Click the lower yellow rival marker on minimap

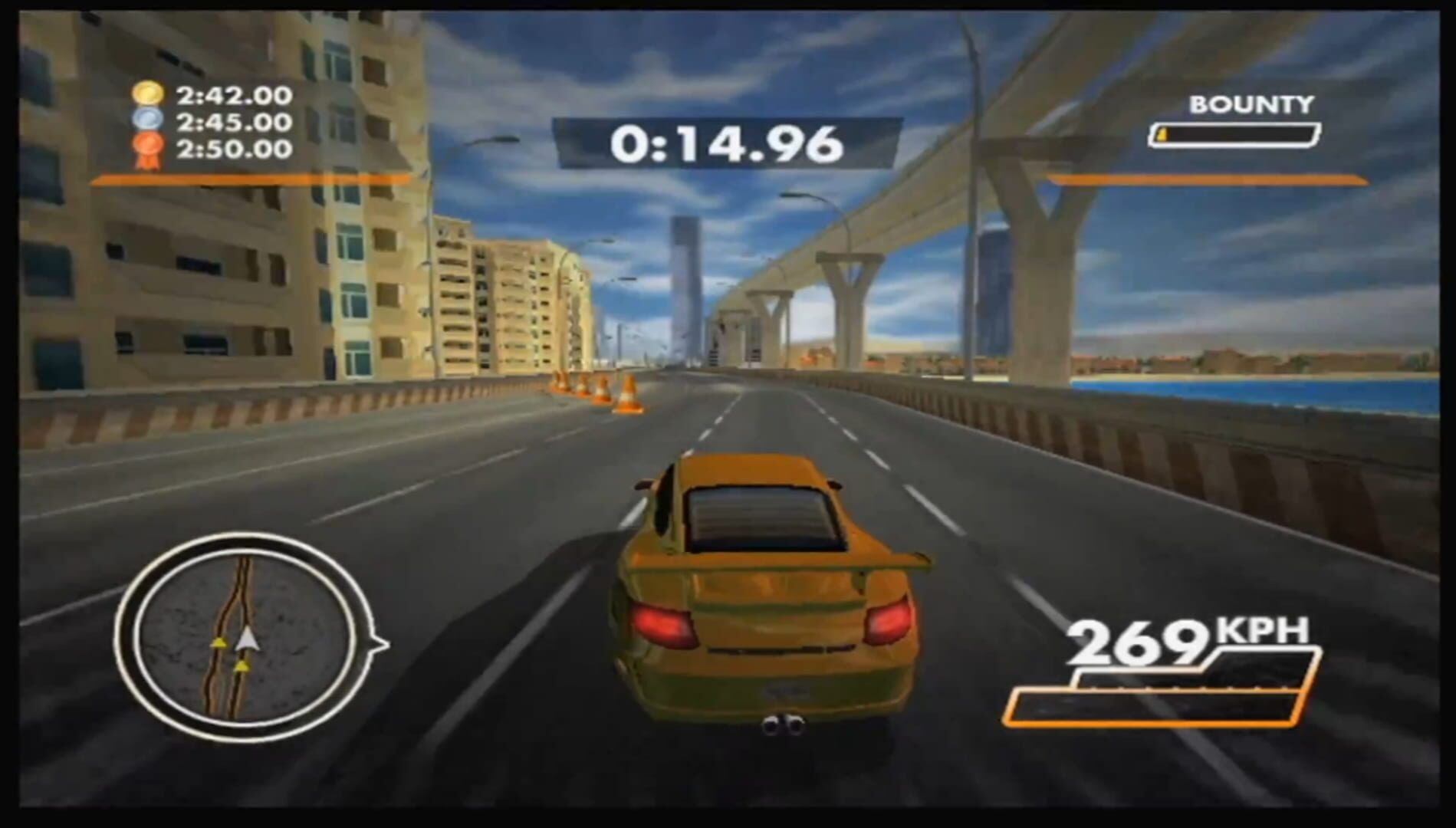click(244, 665)
